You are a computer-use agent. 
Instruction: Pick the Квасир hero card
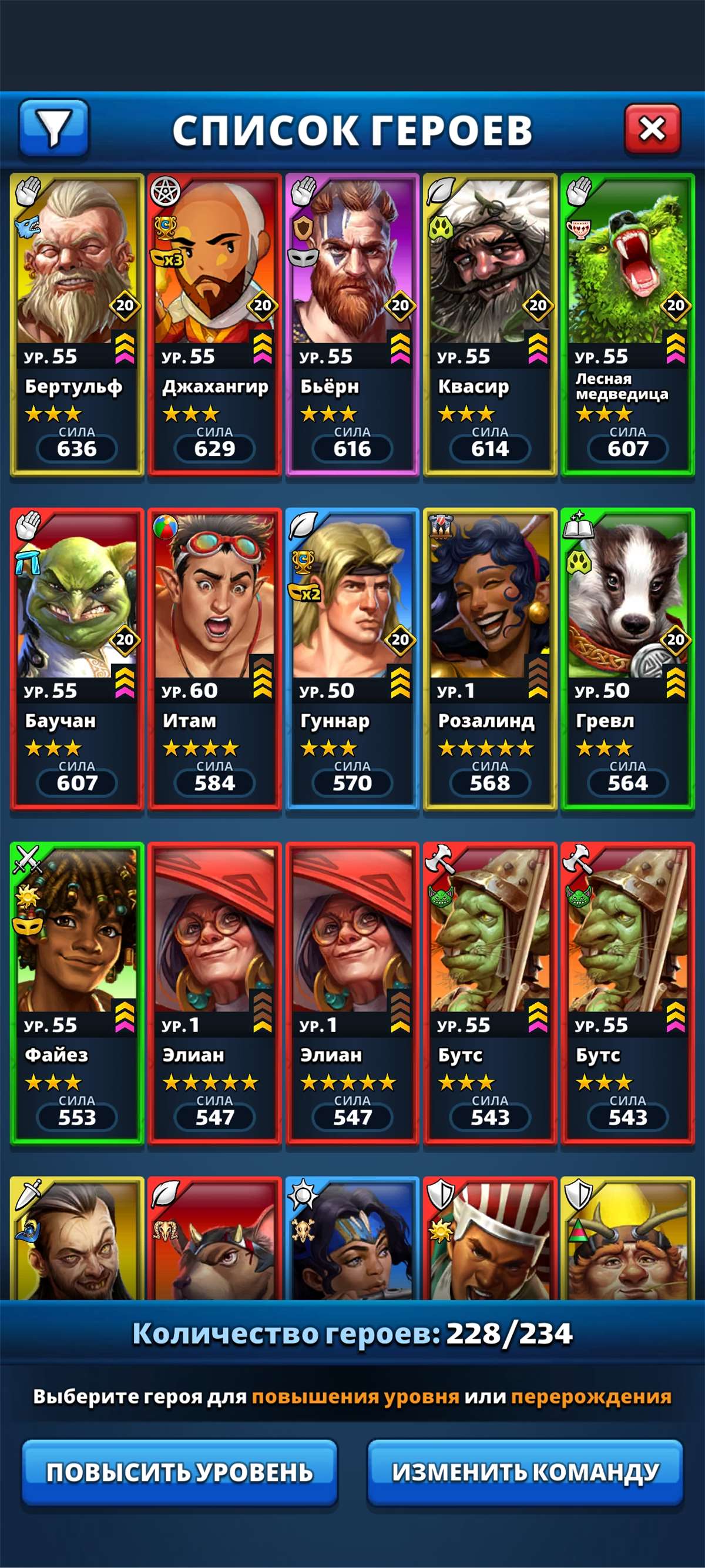(489, 324)
